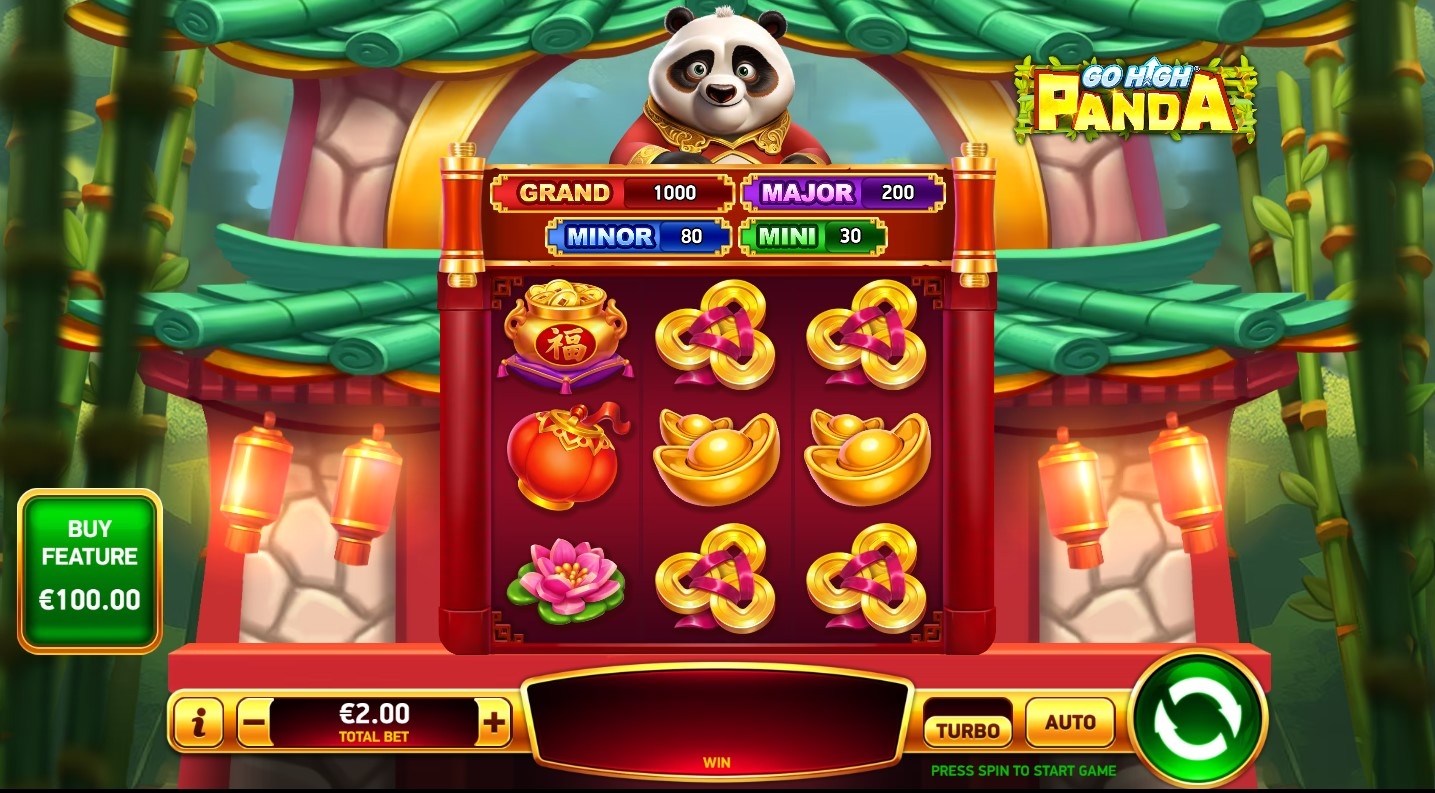Toggle Turbo spin mode
Screen dimensions: 1435x793
pos(967,729)
